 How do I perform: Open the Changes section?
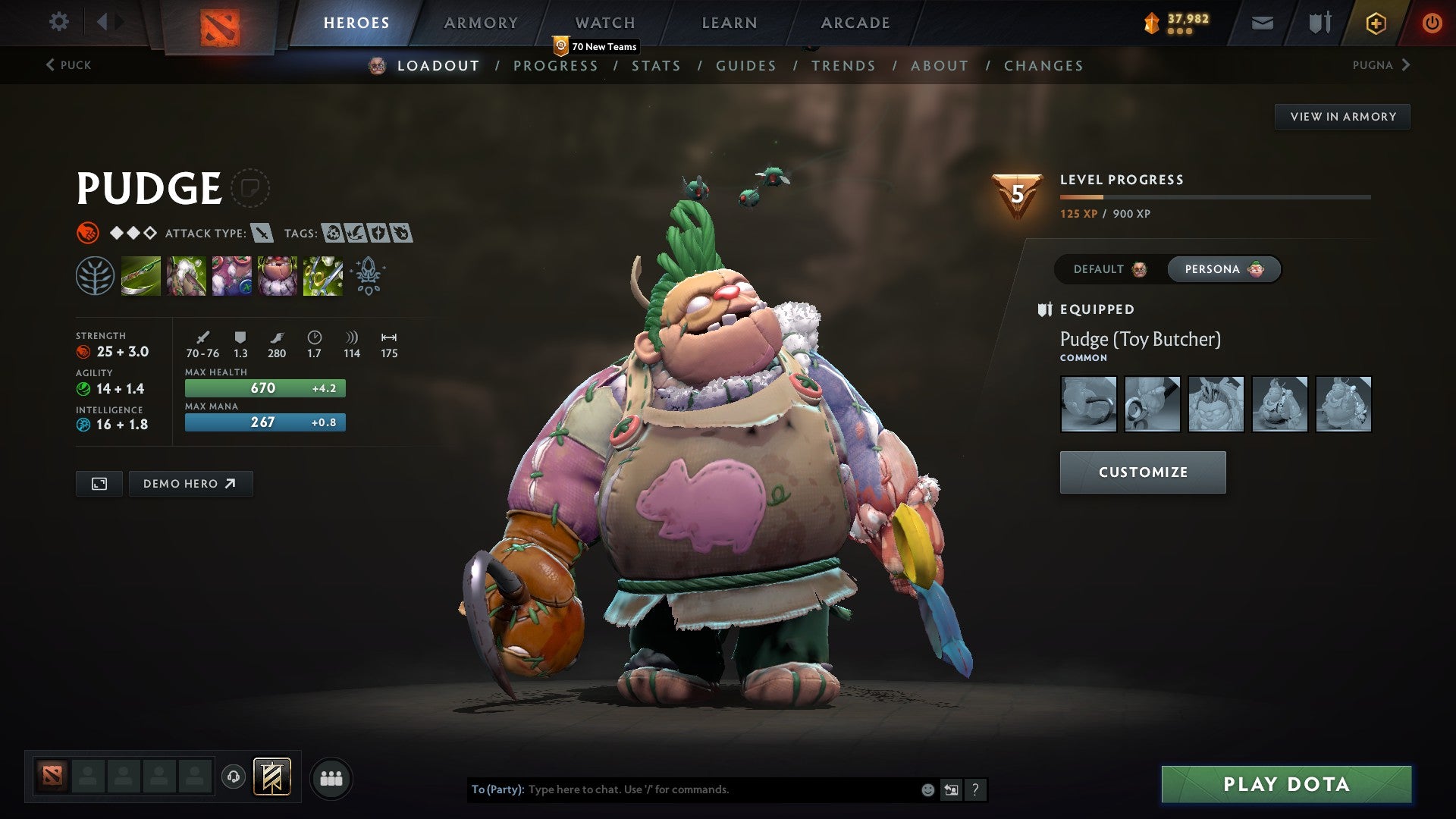1043,66
